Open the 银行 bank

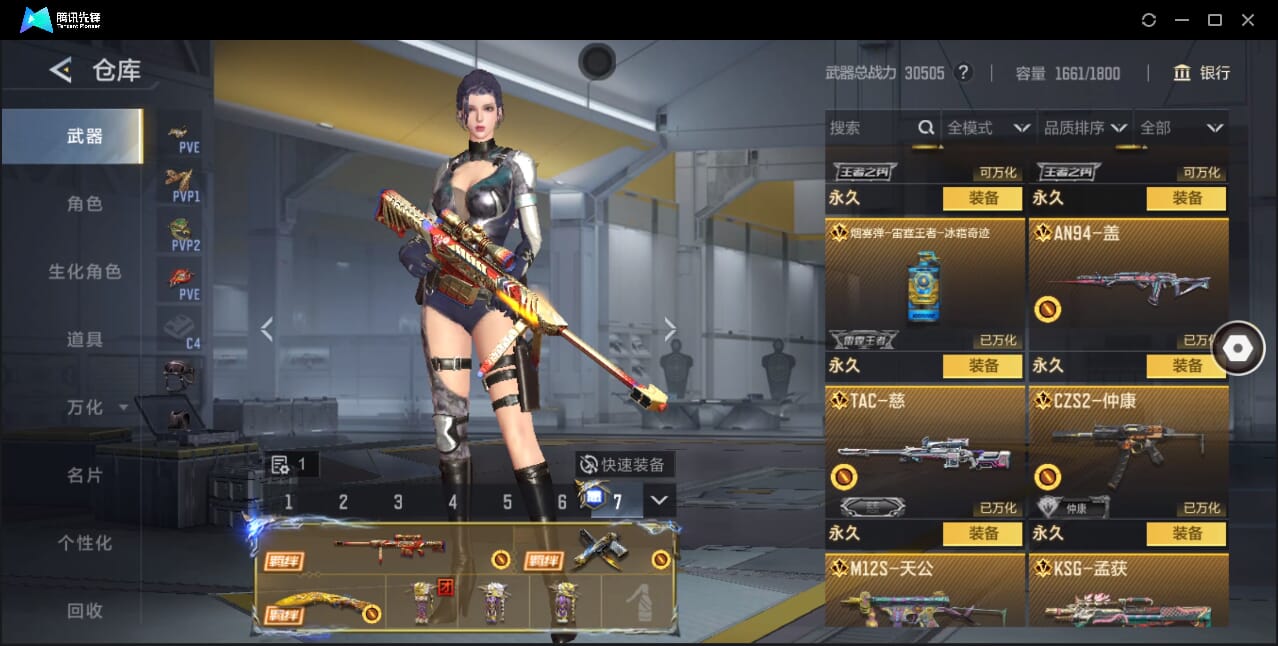pos(1202,73)
